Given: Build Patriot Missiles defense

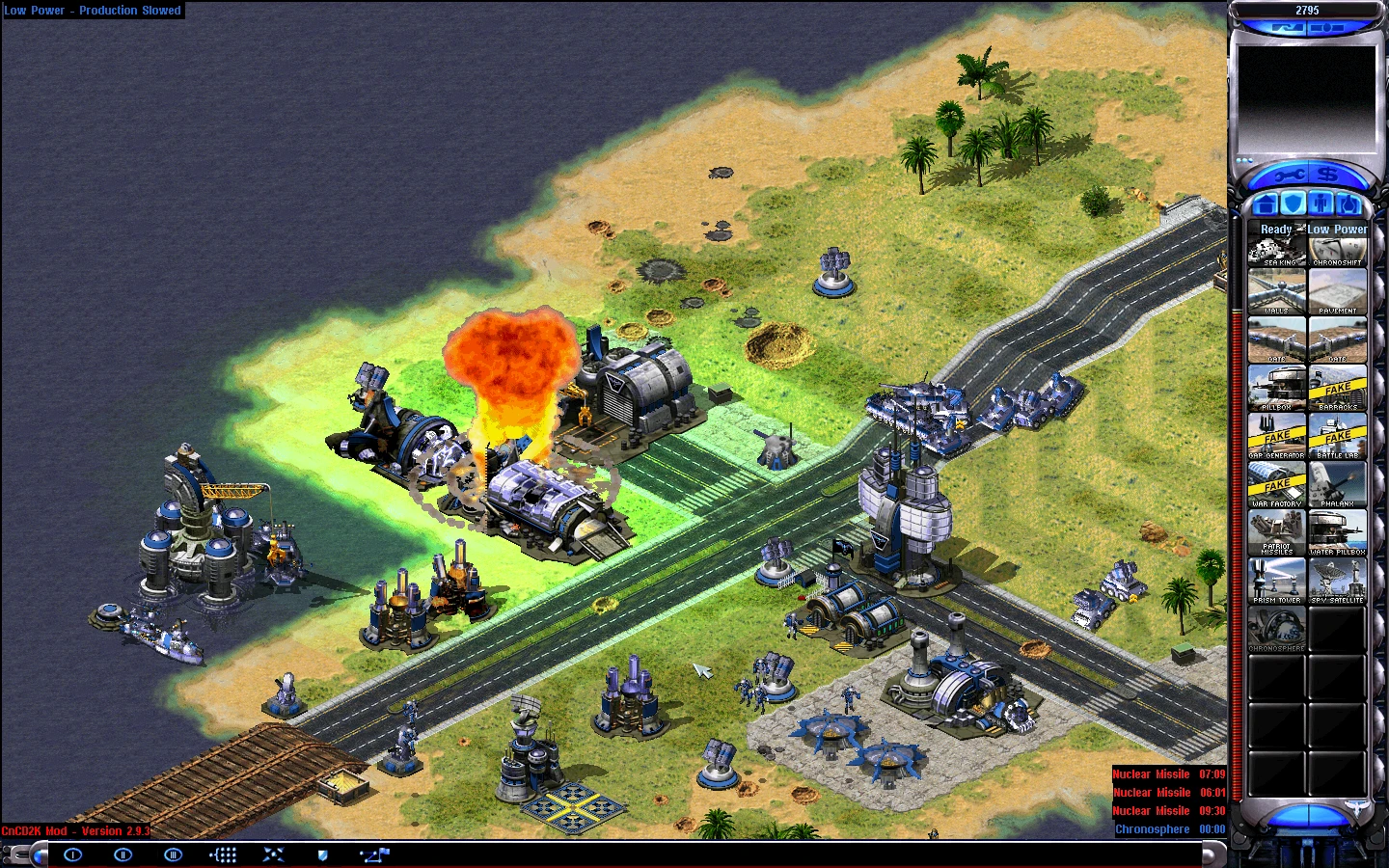Looking at the screenshot, I should 1276,532.
